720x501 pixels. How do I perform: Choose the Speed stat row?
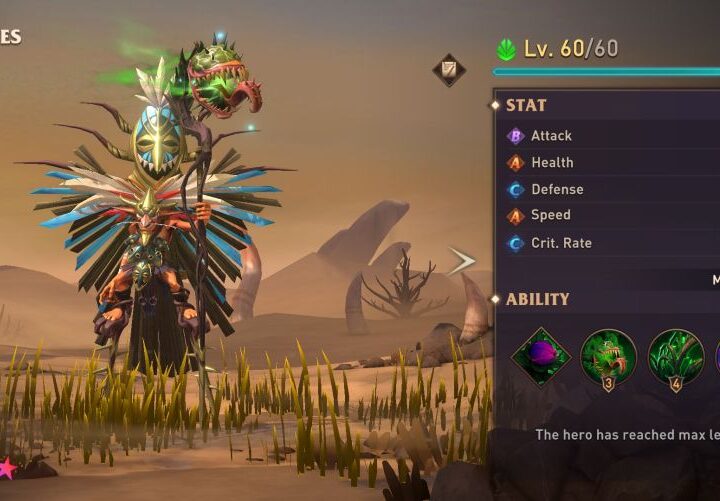[x=610, y=215]
